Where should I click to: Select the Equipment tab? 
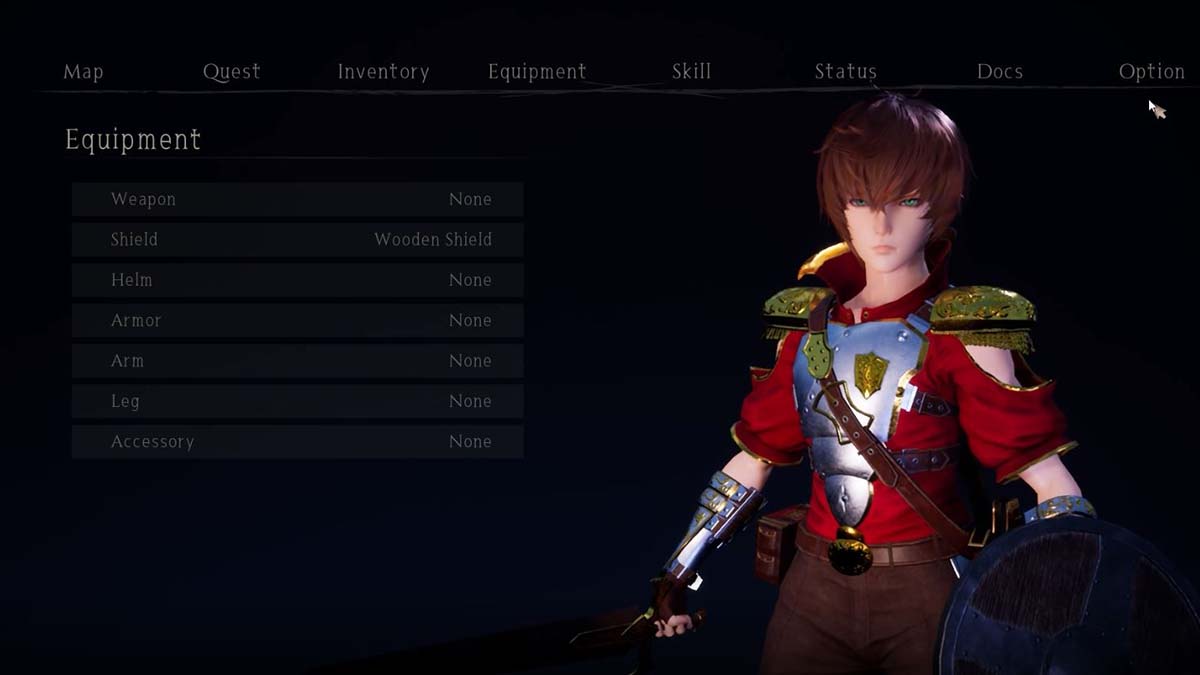537,72
